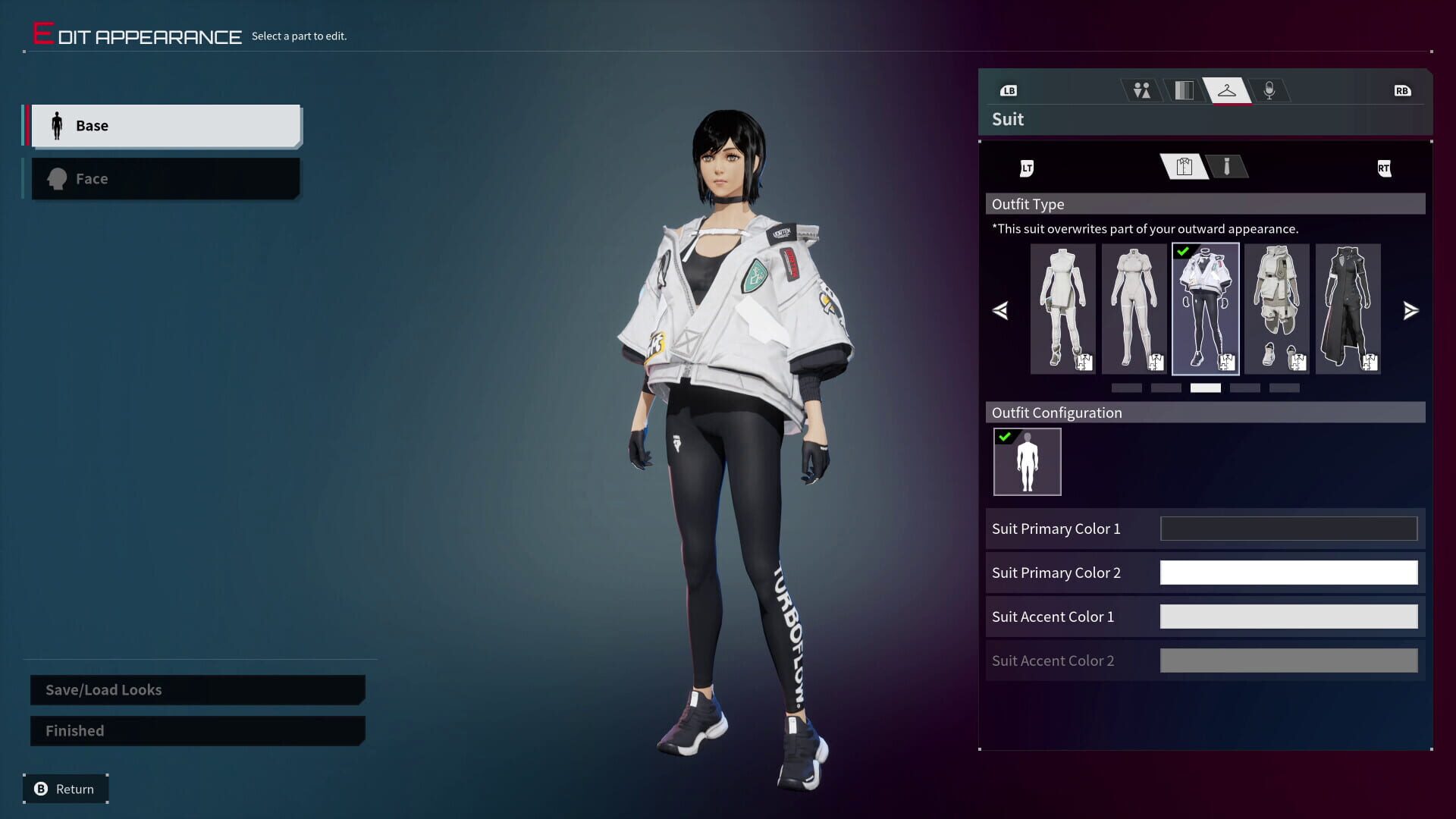This screenshot has height=819, width=1456.
Task: Open the color palette category icon
Action: [x=1185, y=89]
